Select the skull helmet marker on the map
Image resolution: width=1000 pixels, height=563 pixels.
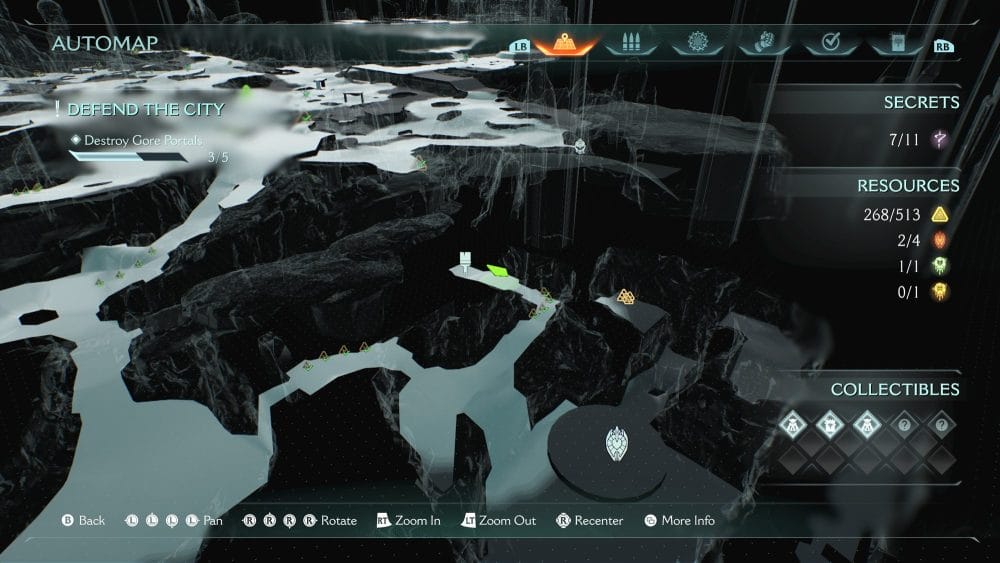[x=579, y=146]
